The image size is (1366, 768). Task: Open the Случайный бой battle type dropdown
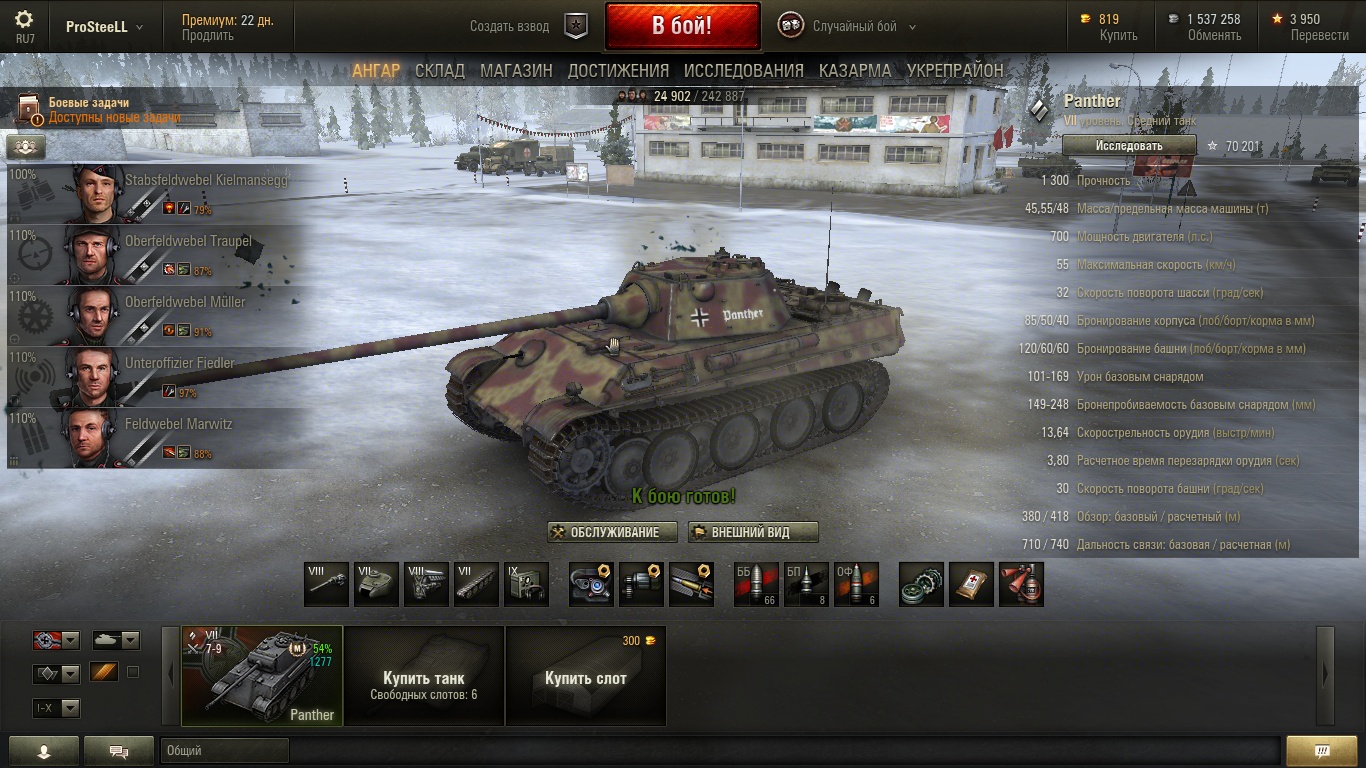click(862, 27)
